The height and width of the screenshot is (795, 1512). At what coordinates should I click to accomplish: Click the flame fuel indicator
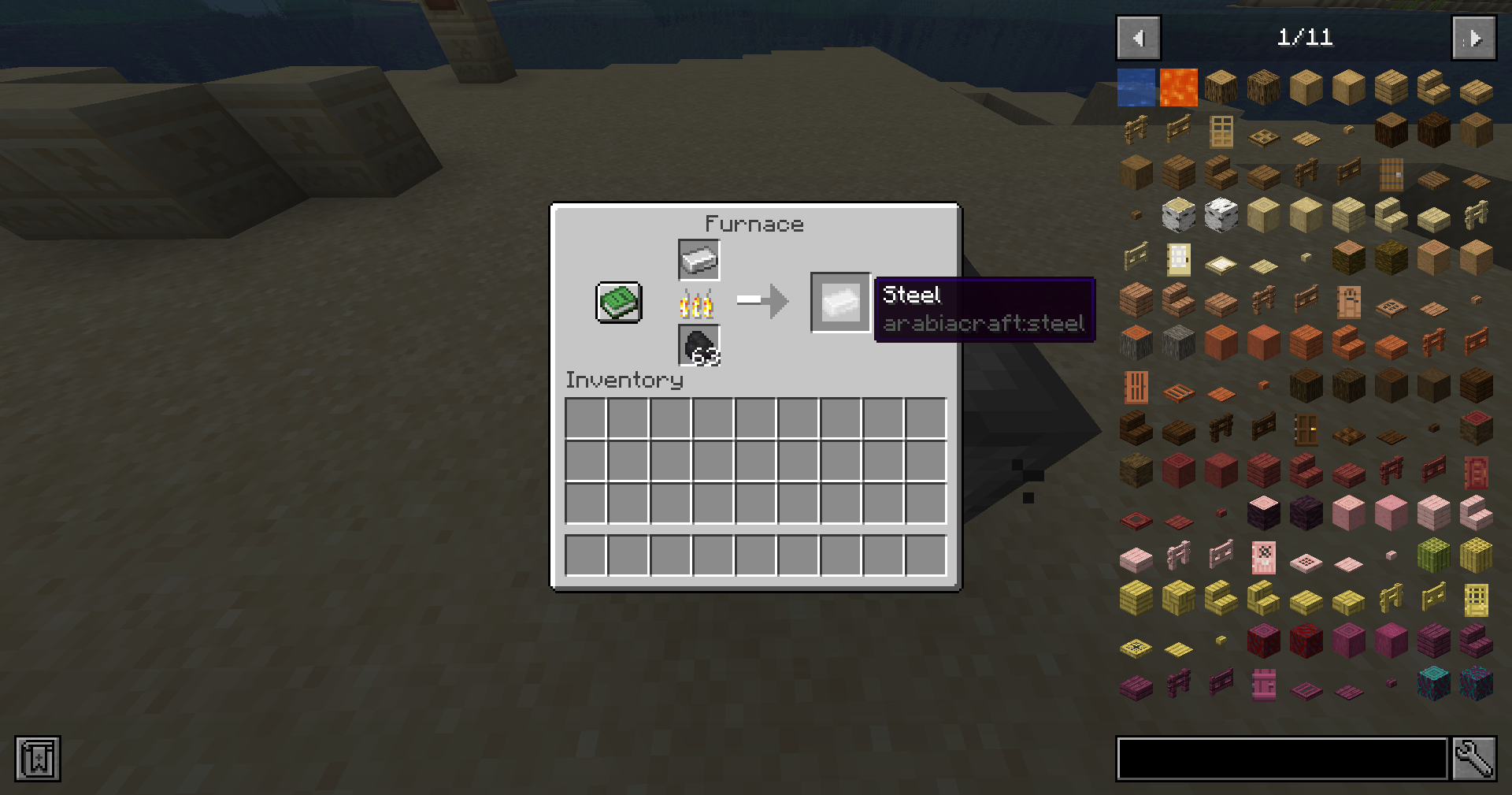(698, 303)
